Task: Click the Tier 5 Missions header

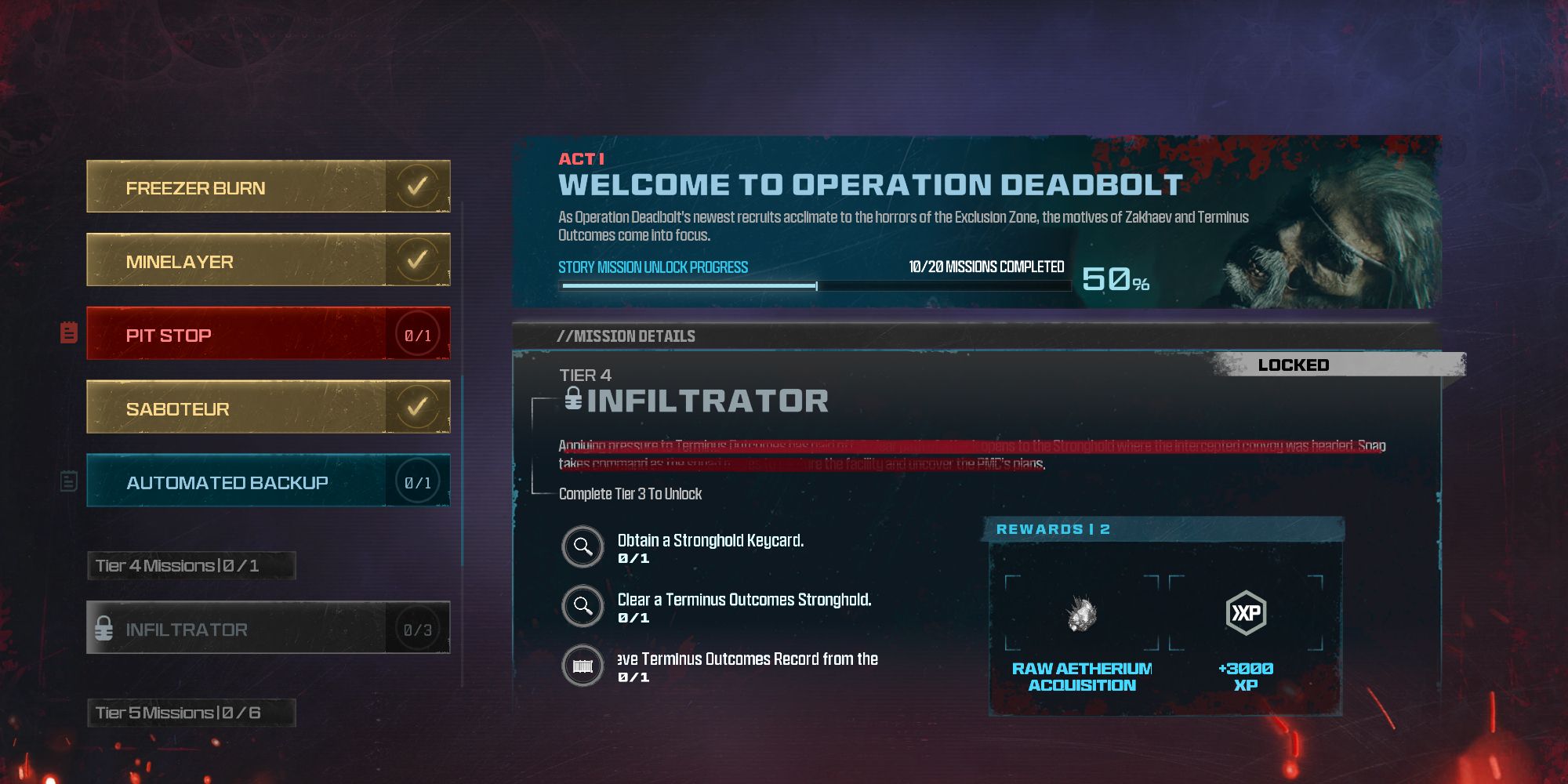Action: pyautogui.click(x=191, y=713)
